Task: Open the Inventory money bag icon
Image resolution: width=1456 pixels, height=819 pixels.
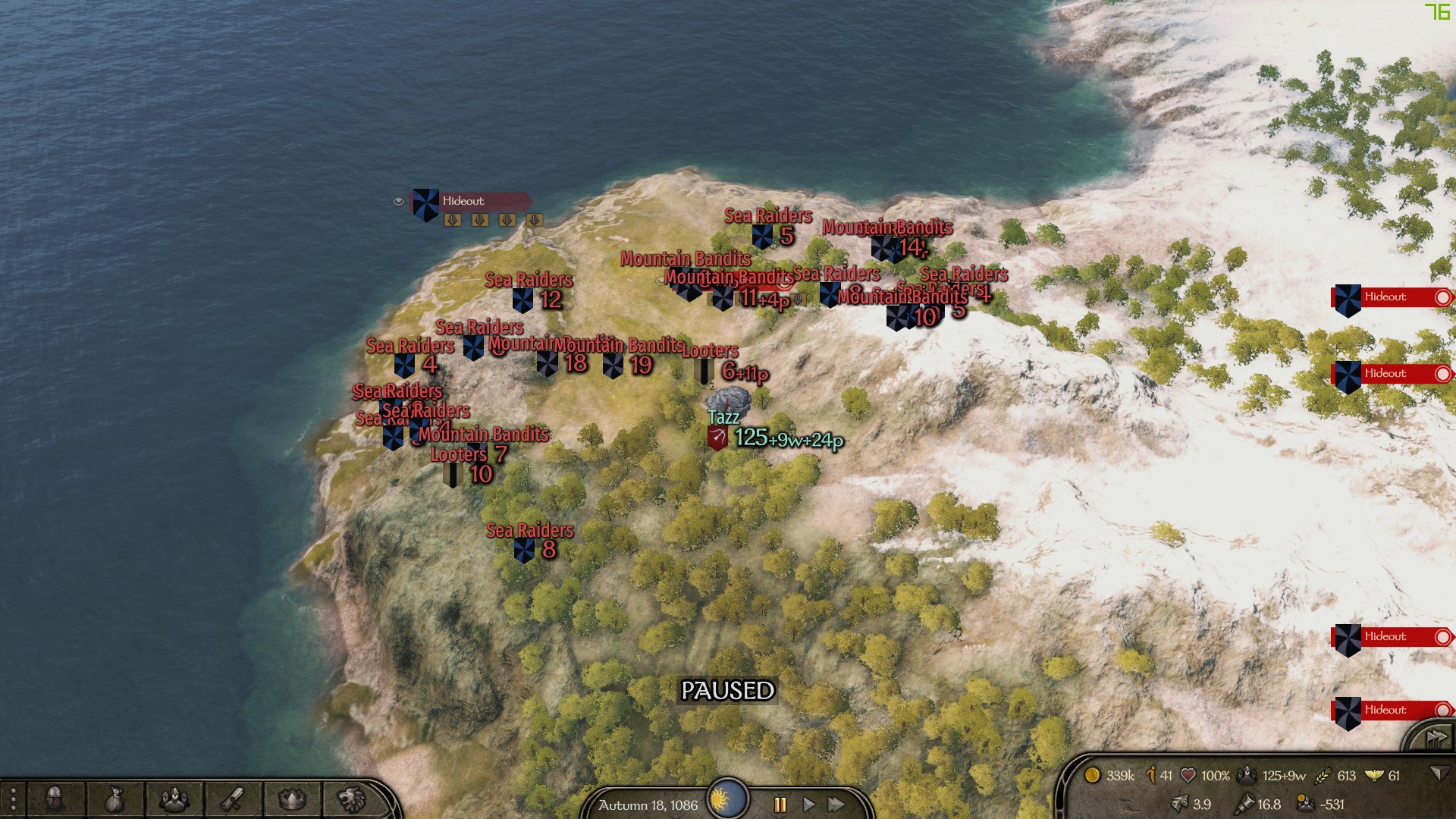Action: coord(115,798)
